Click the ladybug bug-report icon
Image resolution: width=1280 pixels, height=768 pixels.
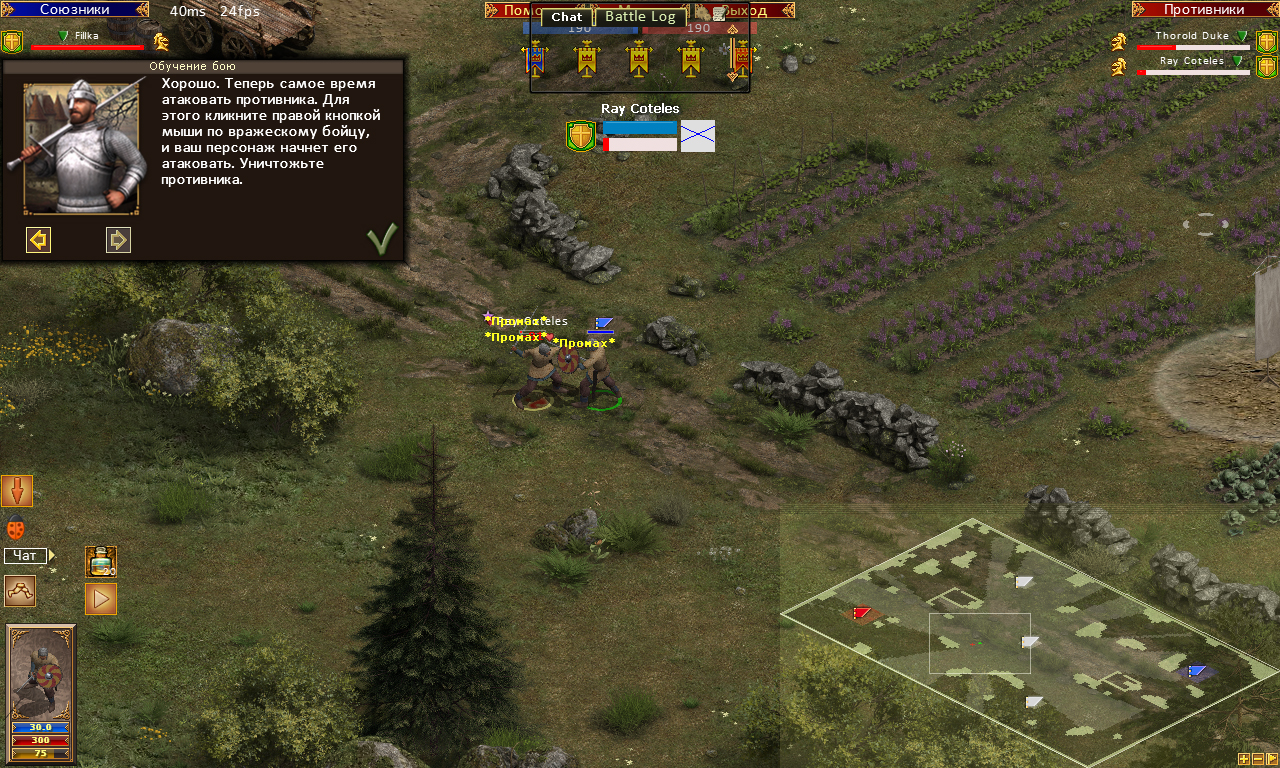coord(16,529)
